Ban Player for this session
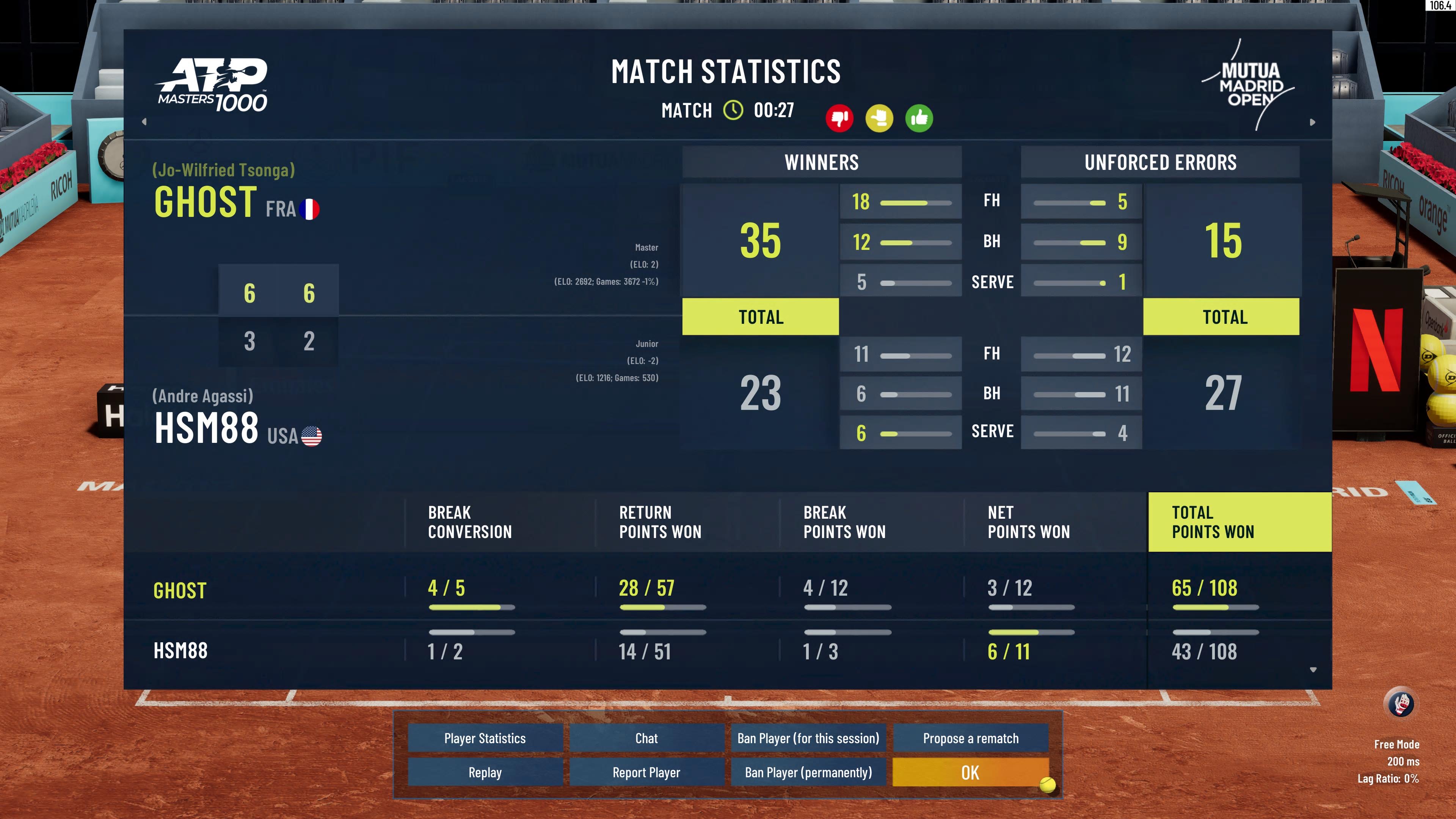 [x=808, y=738]
